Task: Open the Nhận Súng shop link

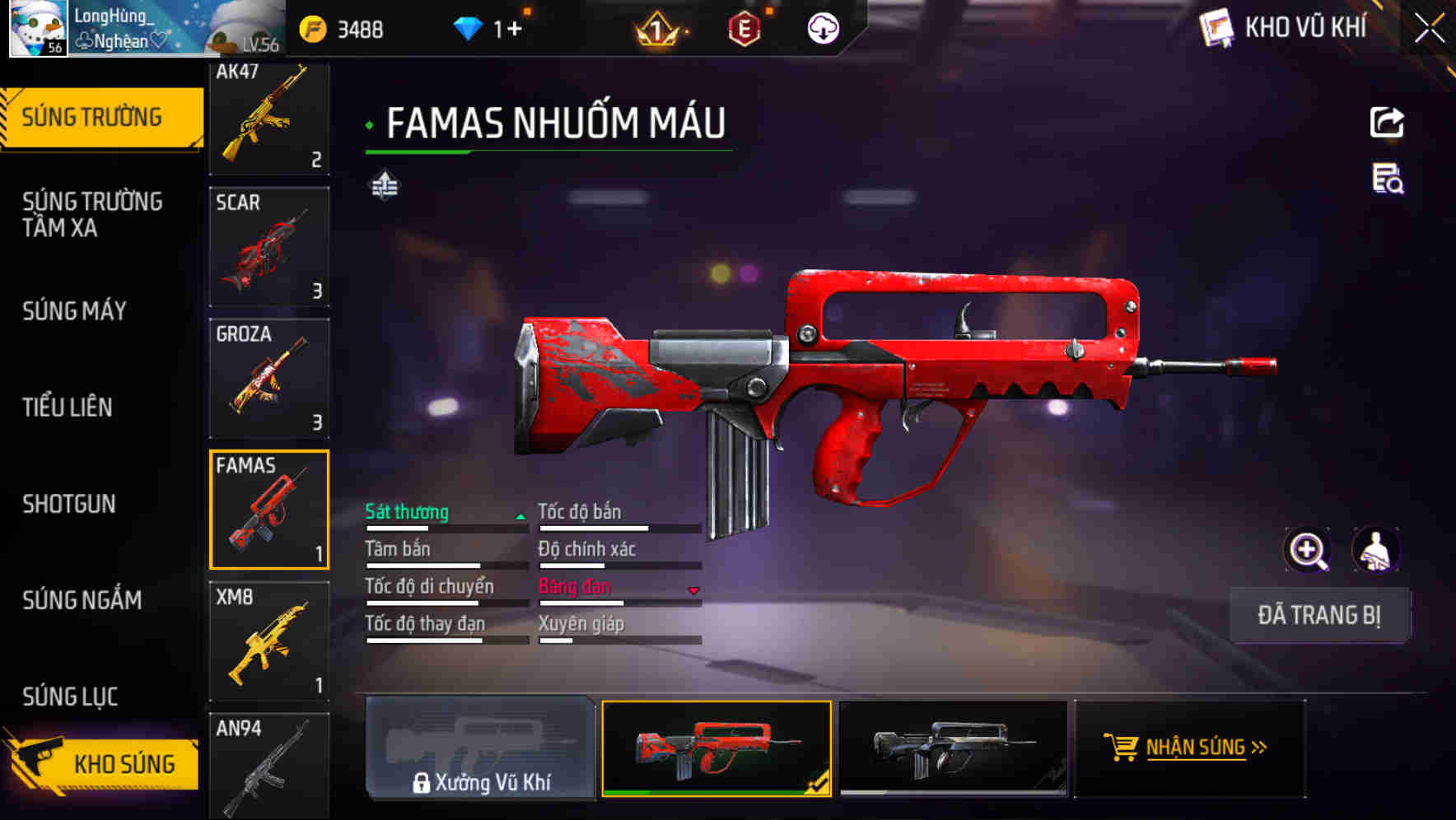Action: point(1189,748)
